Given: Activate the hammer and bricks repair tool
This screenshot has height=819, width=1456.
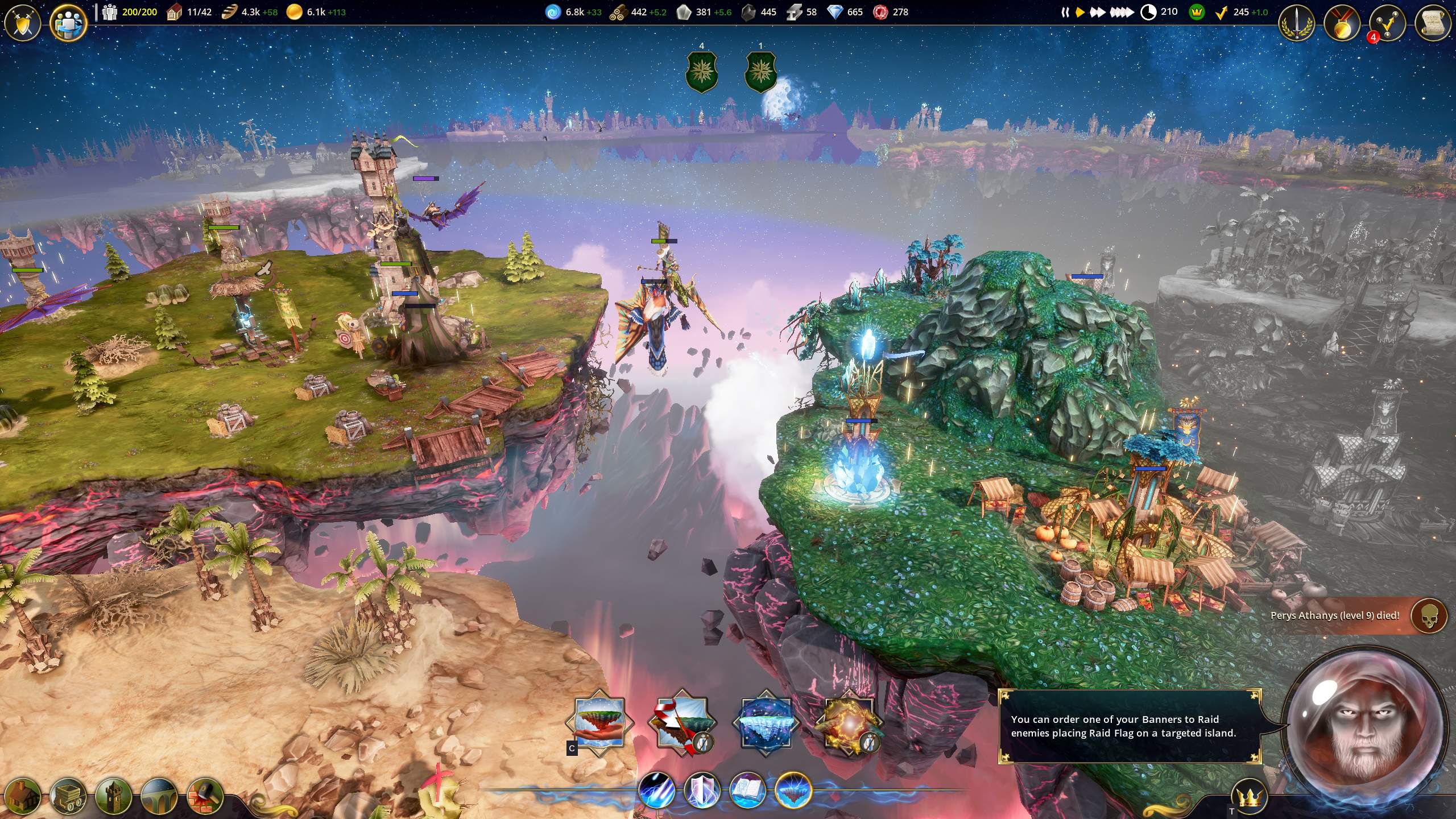Looking at the screenshot, I should pos(205,795).
